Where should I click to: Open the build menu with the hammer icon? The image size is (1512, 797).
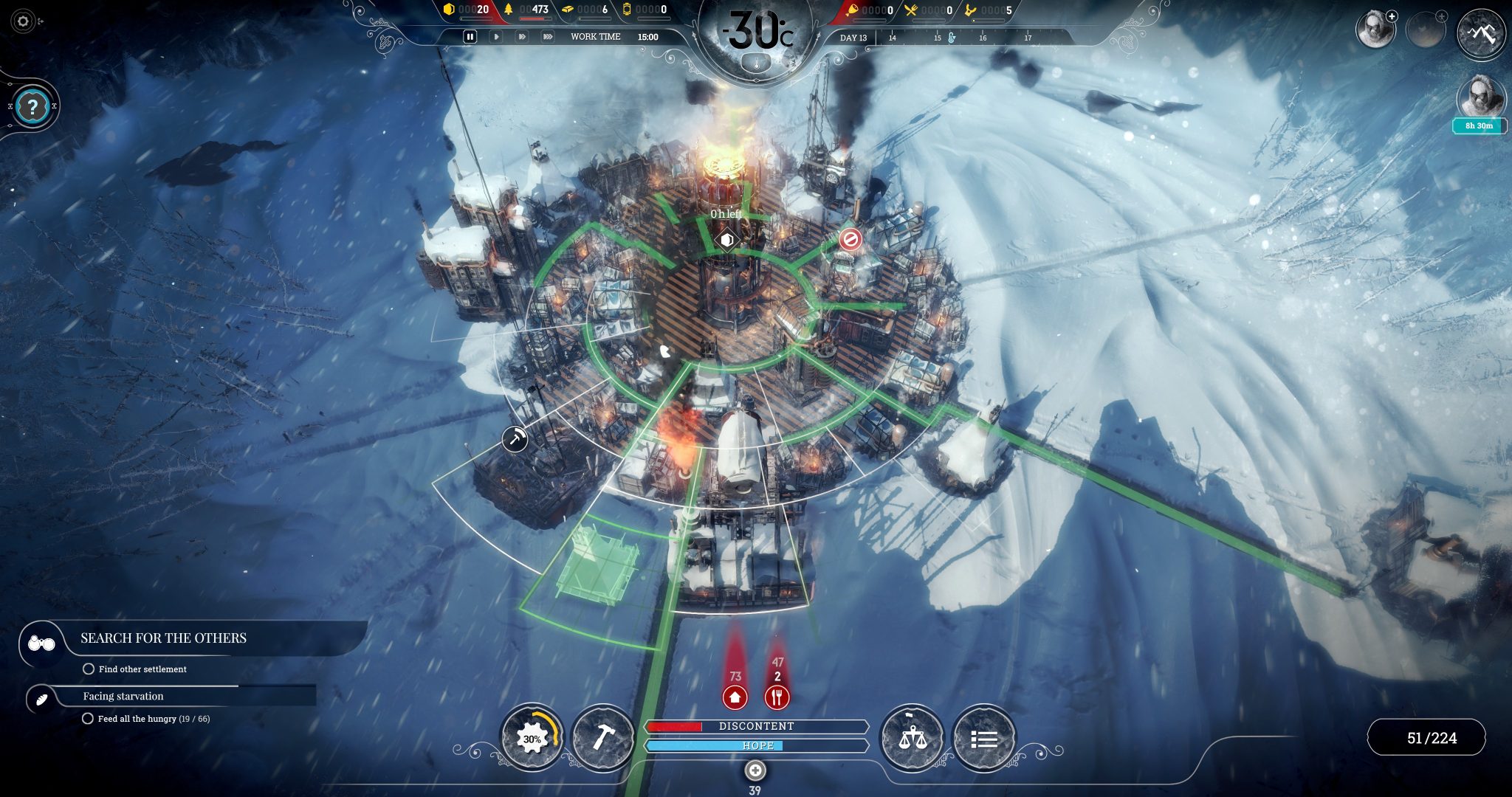(602, 736)
